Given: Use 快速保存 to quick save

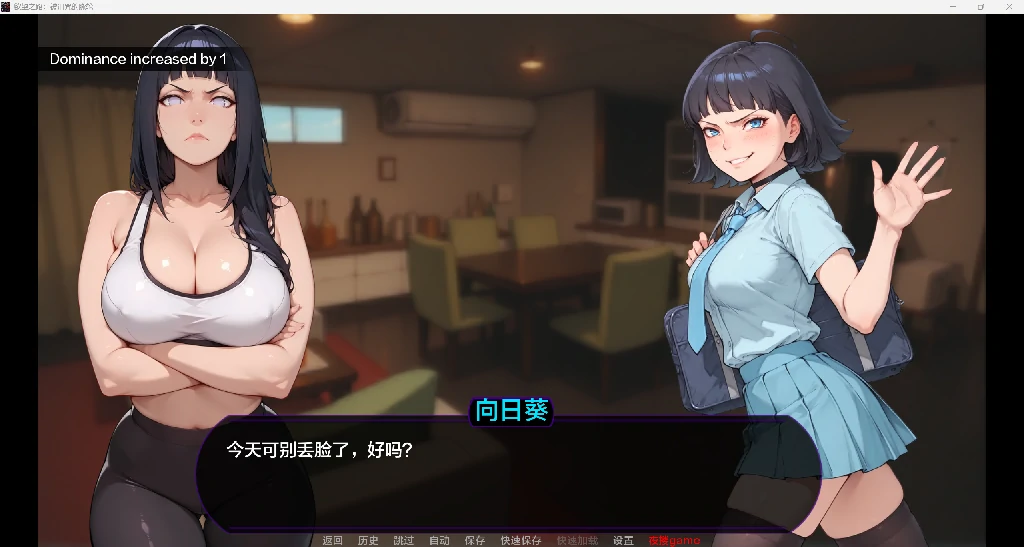Looking at the screenshot, I should pos(521,540).
